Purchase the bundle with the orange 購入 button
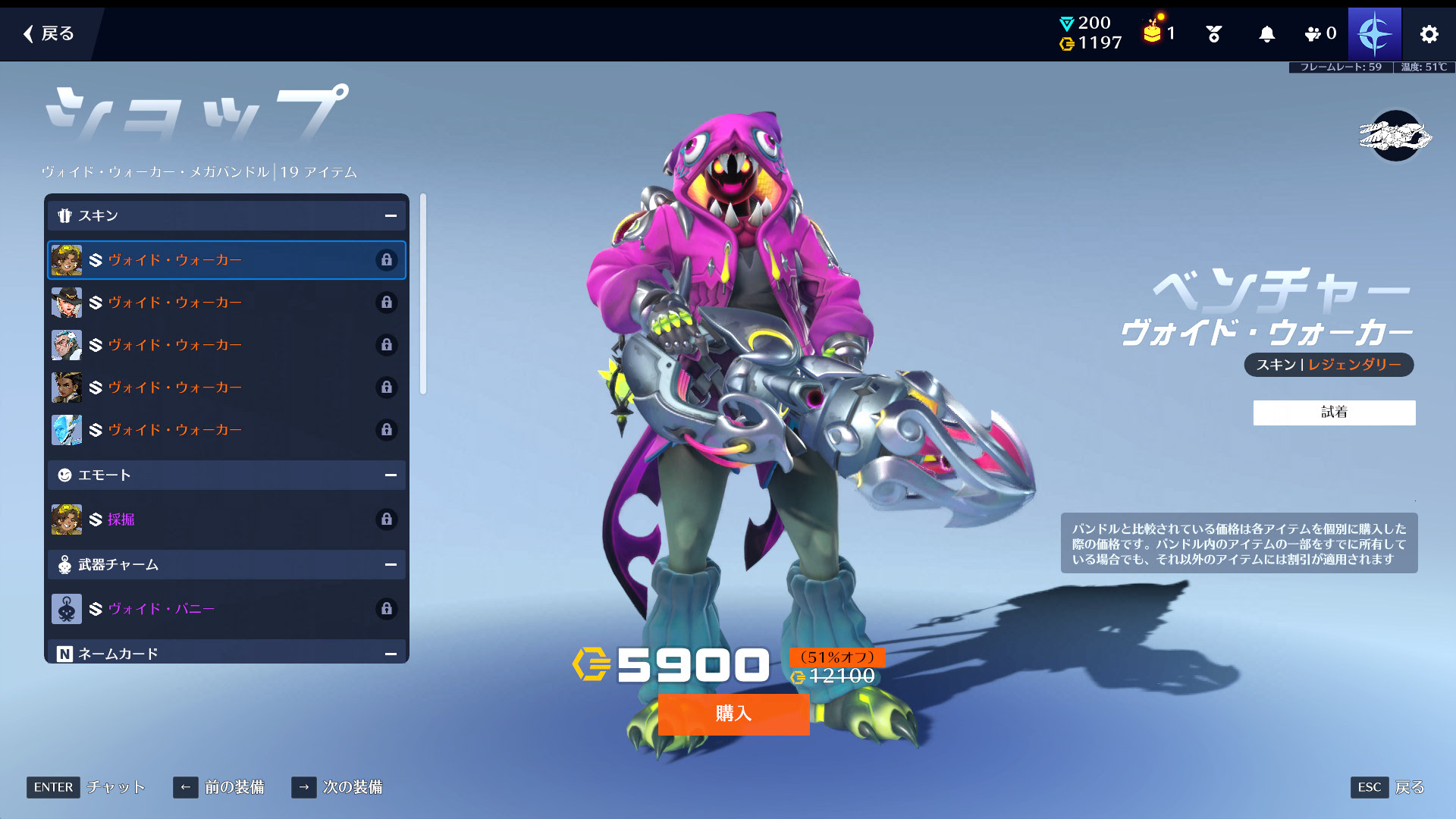 click(x=733, y=714)
